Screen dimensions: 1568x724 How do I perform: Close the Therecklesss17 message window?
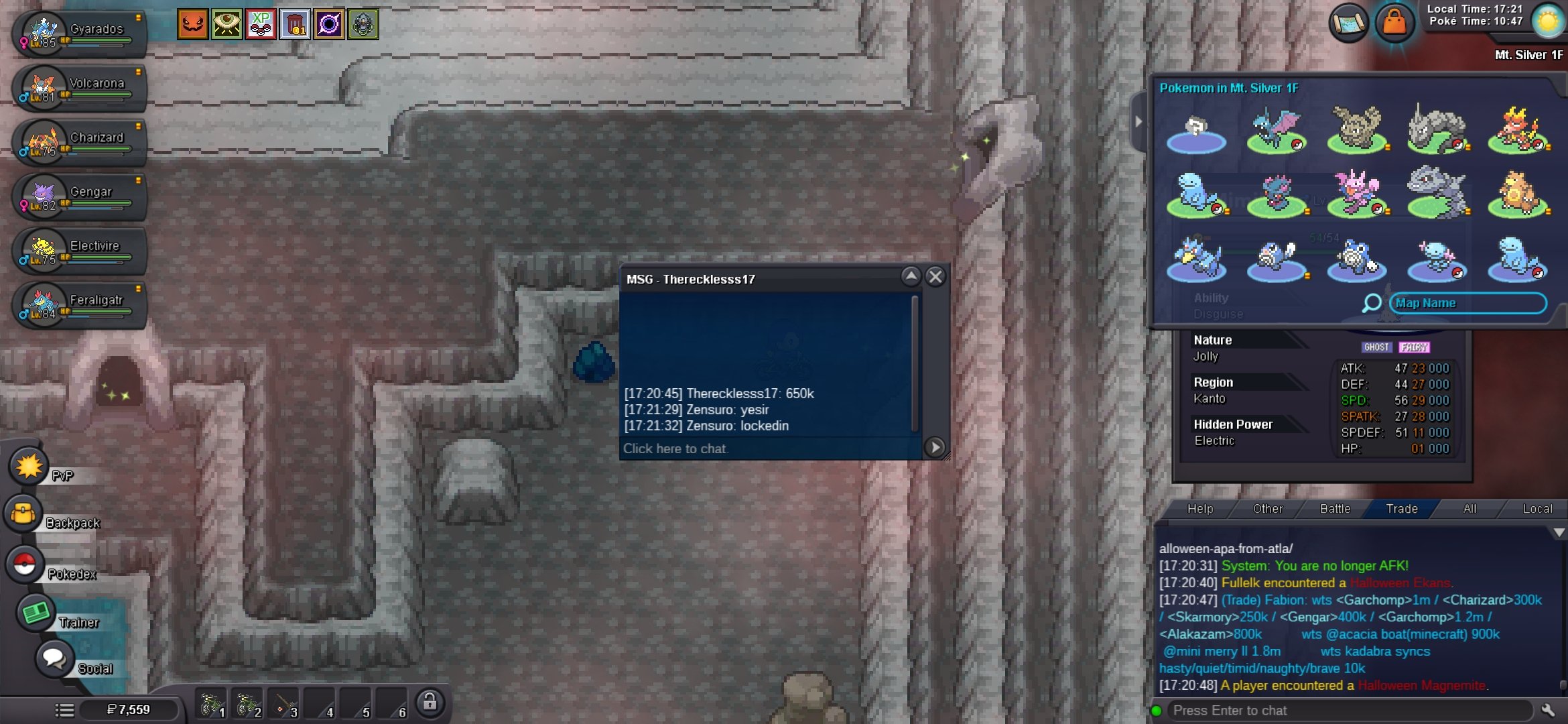click(x=935, y=277)
